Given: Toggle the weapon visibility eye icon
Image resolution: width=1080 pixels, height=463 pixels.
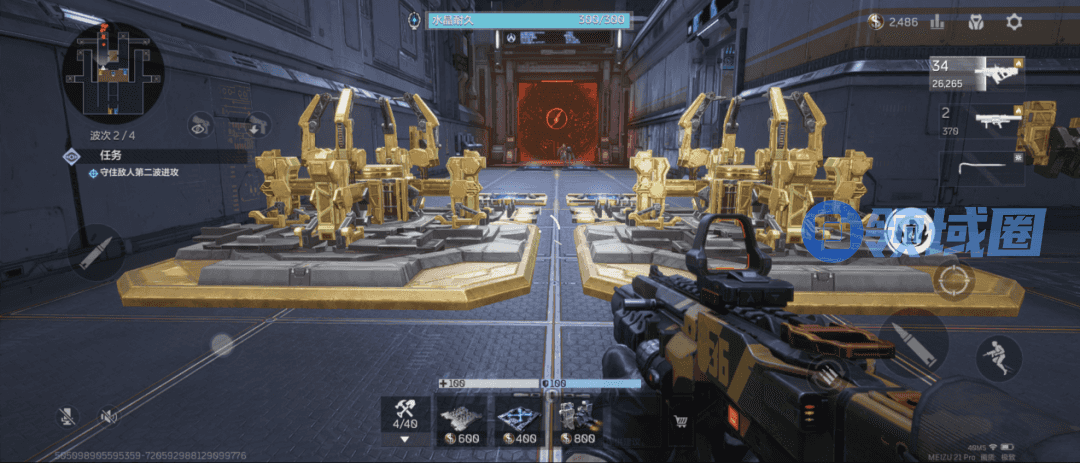Looking at the screenshot, I should point(200,124).
